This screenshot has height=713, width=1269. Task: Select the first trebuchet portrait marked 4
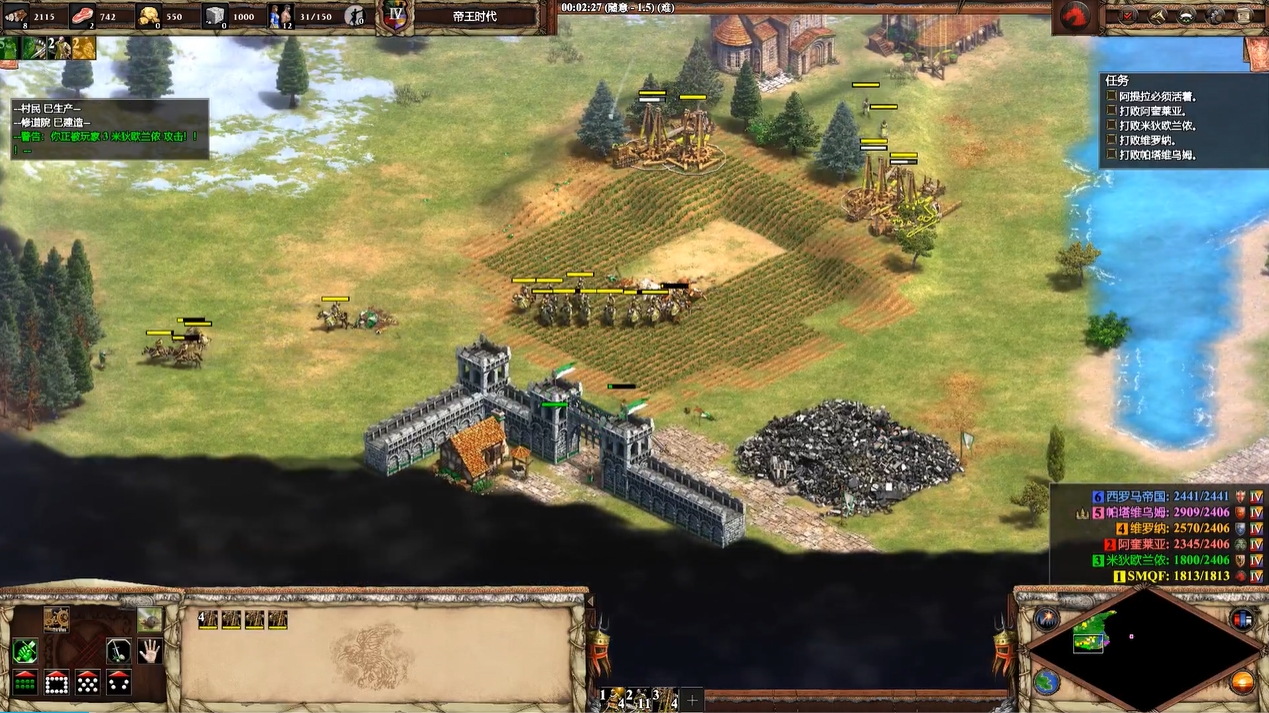[x=208, y=620]
